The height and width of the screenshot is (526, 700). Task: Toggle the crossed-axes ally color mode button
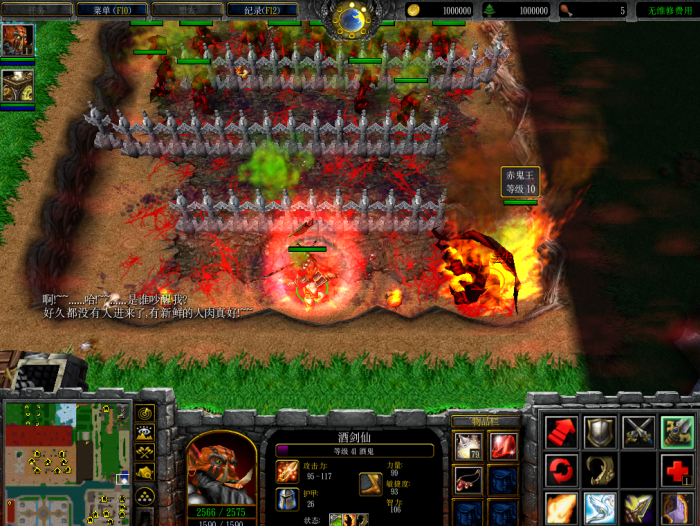click(x=145, y=452)
